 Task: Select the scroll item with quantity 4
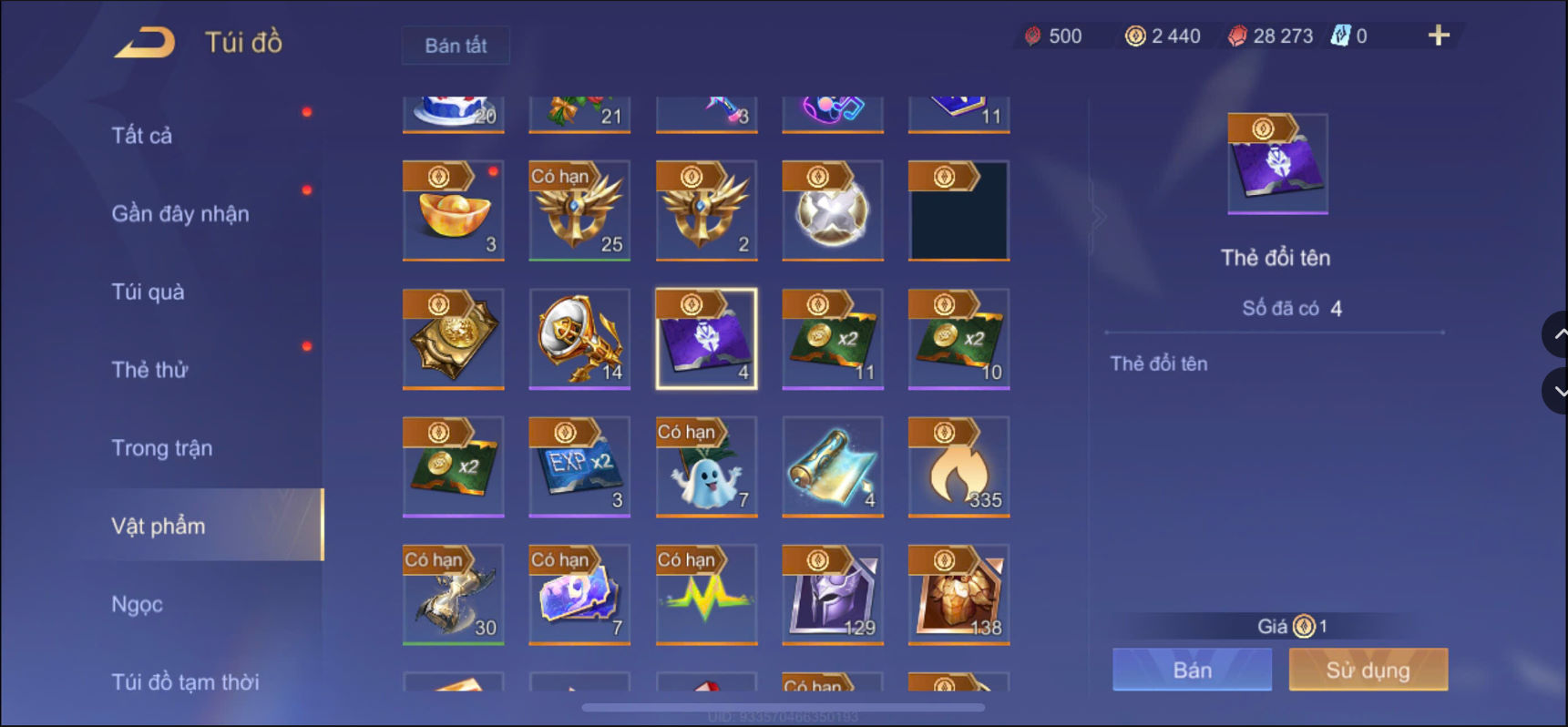[x=832, y=466]
